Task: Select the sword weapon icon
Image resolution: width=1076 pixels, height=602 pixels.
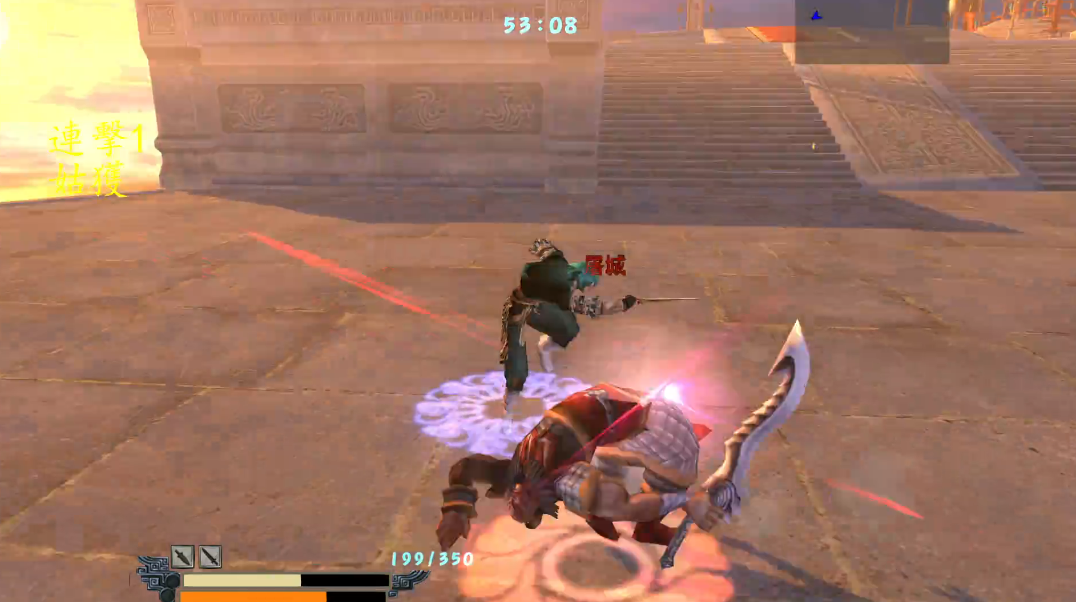Action: pyautogui.click(x=209, y=557)
